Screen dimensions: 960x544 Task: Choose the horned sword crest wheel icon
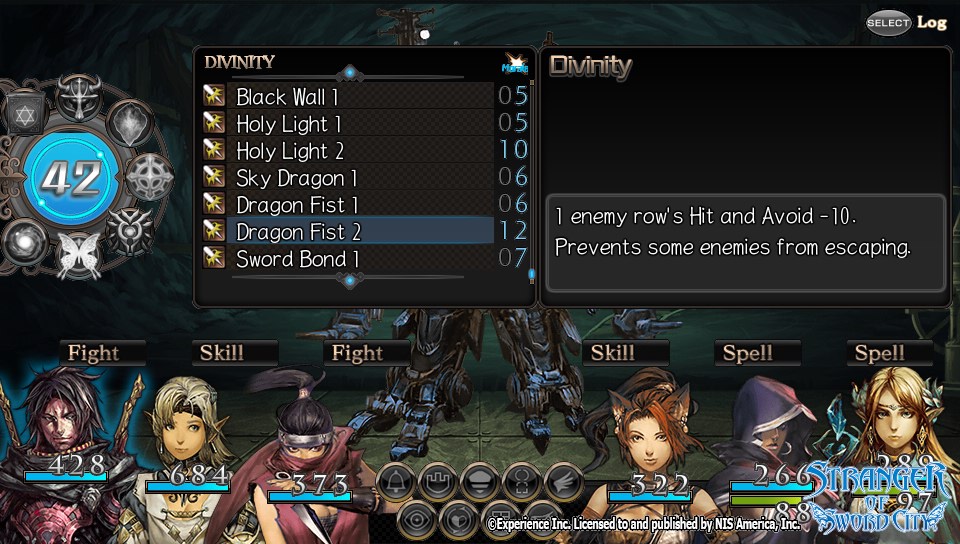pyautogui.click(x=77, y=97)
